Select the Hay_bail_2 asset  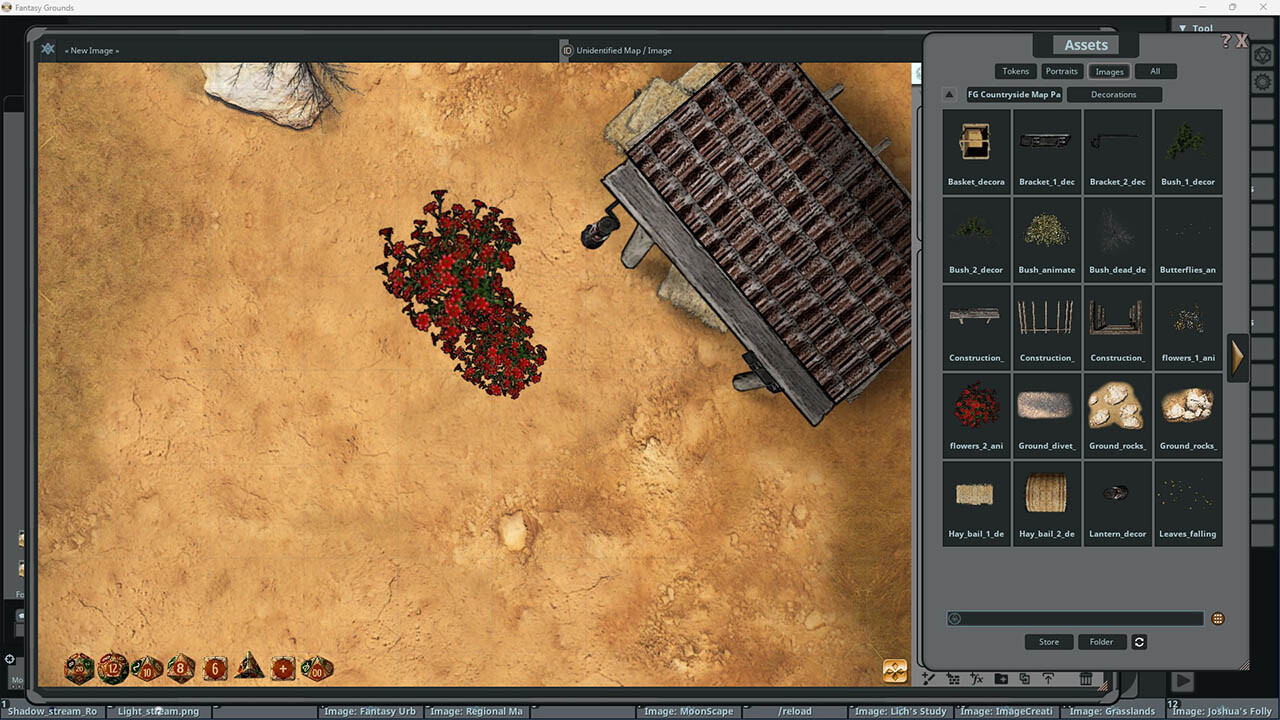coord(1046,502)
